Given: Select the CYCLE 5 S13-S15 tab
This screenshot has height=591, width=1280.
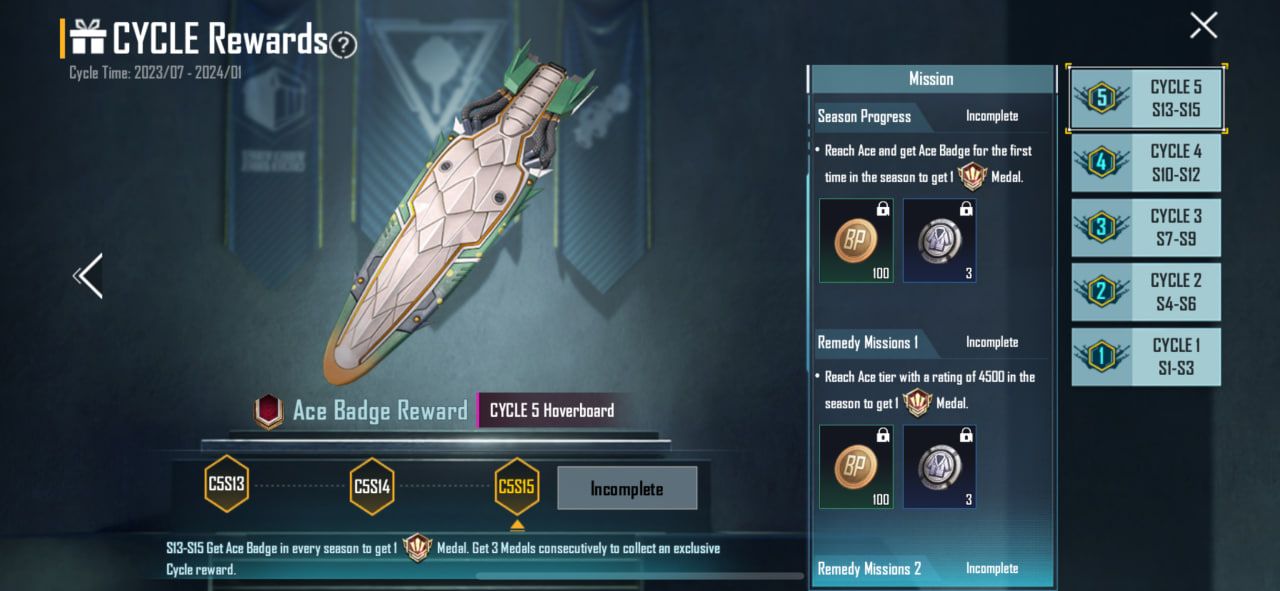Looking at the screenshot, I should [x=1147, y=99].
